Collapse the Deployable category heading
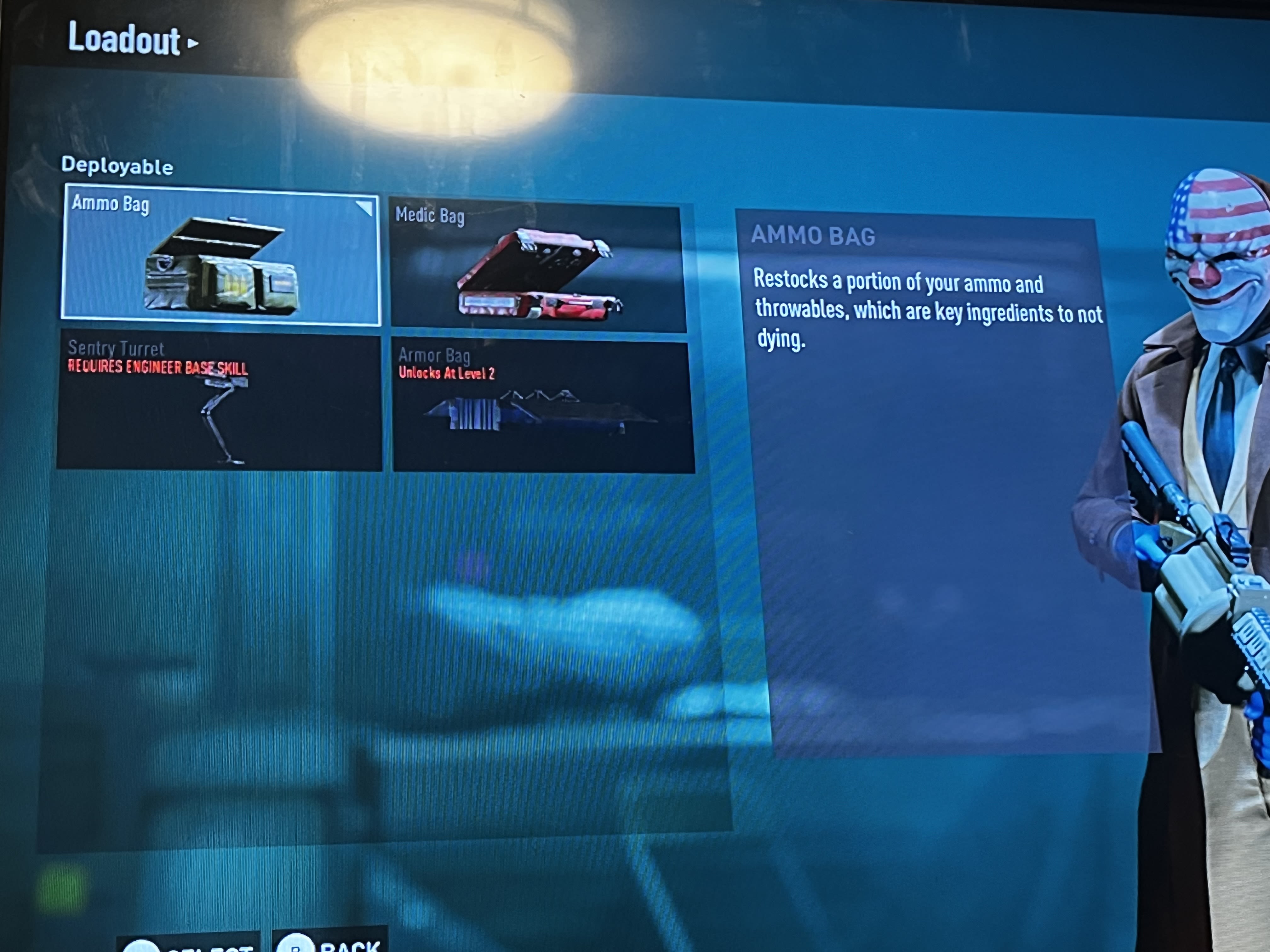Screen dimensions: 1270x952 click(x=118, y=167)
